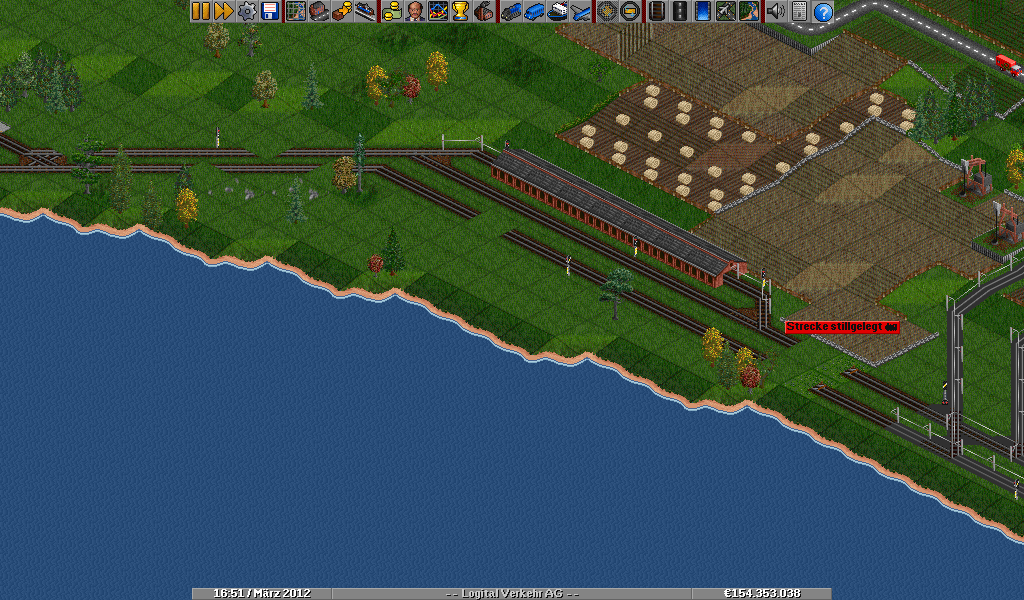Viewport: 1024px width, 600px height.
Task: Open the floppy disk save menu
Action: [x=269, y=11]
